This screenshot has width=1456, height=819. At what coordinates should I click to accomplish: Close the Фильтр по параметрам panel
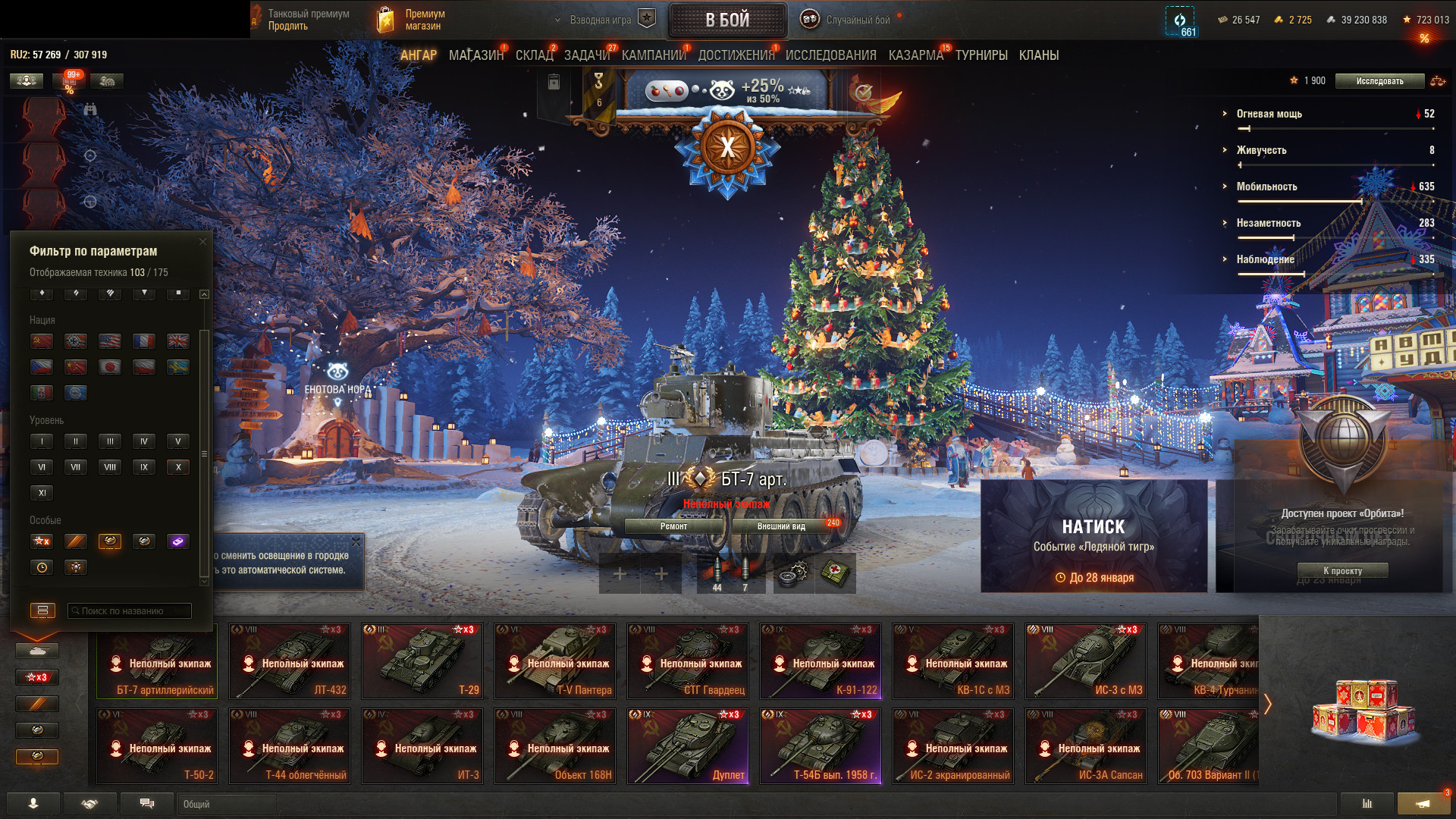pos(202,242)
